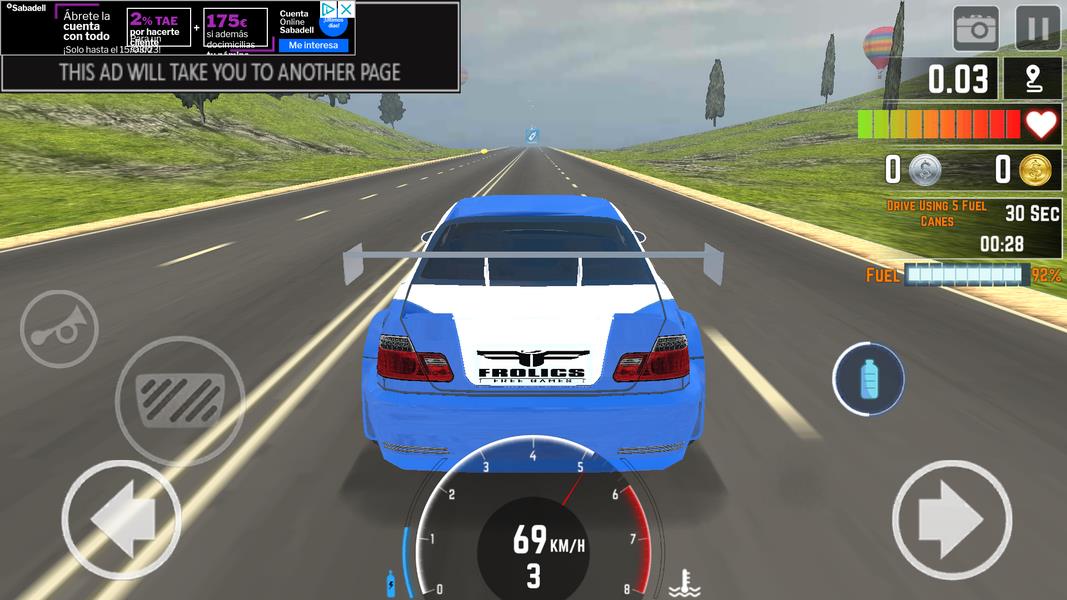Open the route map pin icon
Image resolution: width=1067 pixels, height=600 pixels.
pyautogui.click(x=1031, y=79)
